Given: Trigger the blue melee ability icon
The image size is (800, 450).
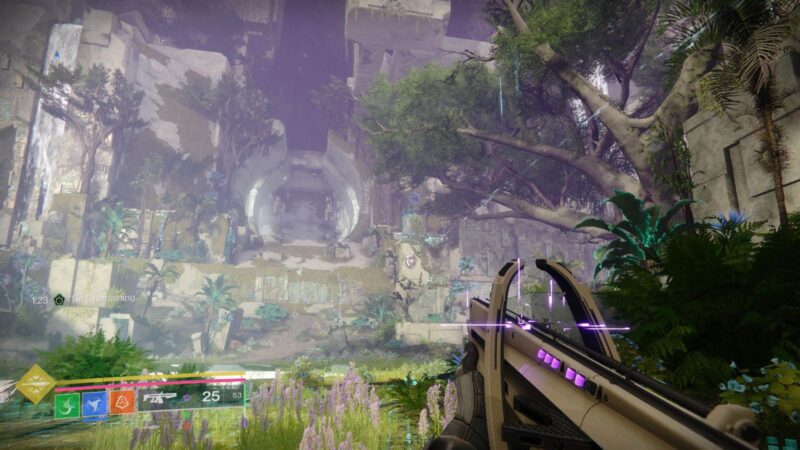Looking at the screenshot, I should (95, 404).
